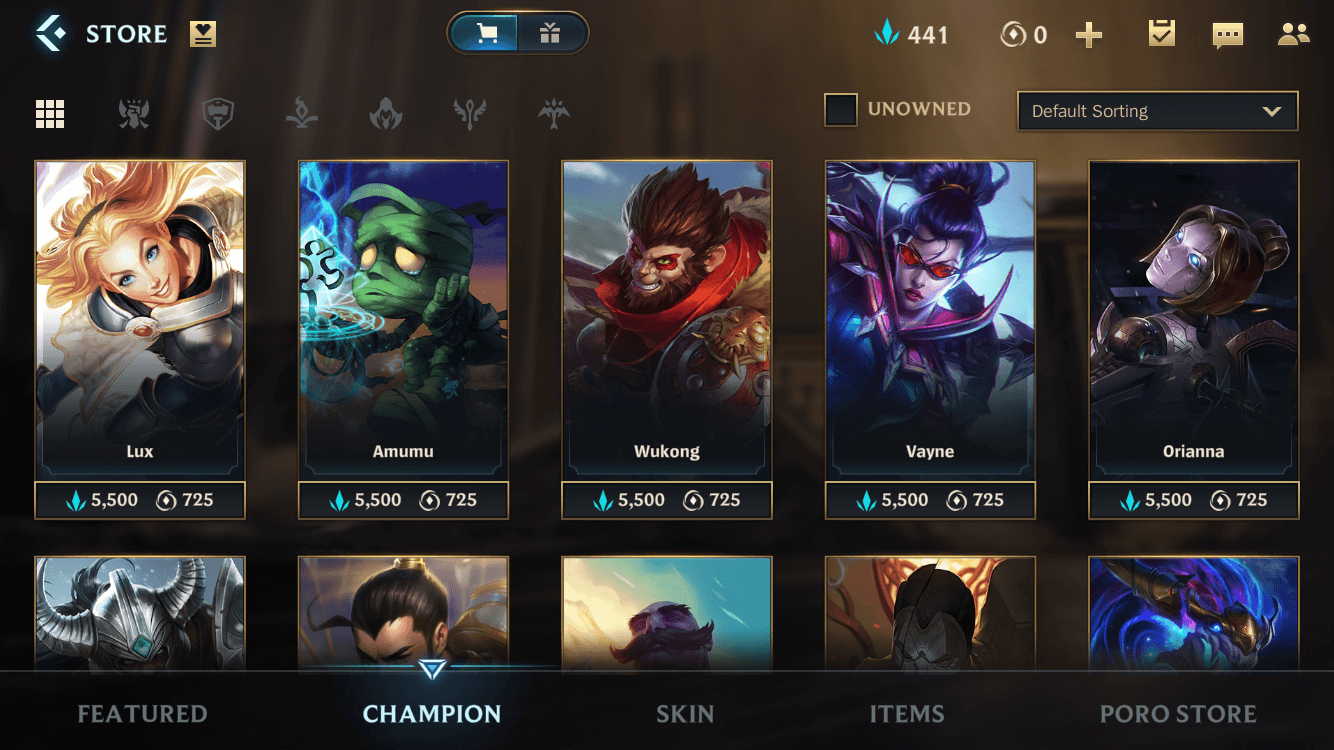Screen dimensions: 1334x750
Task: Go to the FEATURED section
Action: click(141, 713)
